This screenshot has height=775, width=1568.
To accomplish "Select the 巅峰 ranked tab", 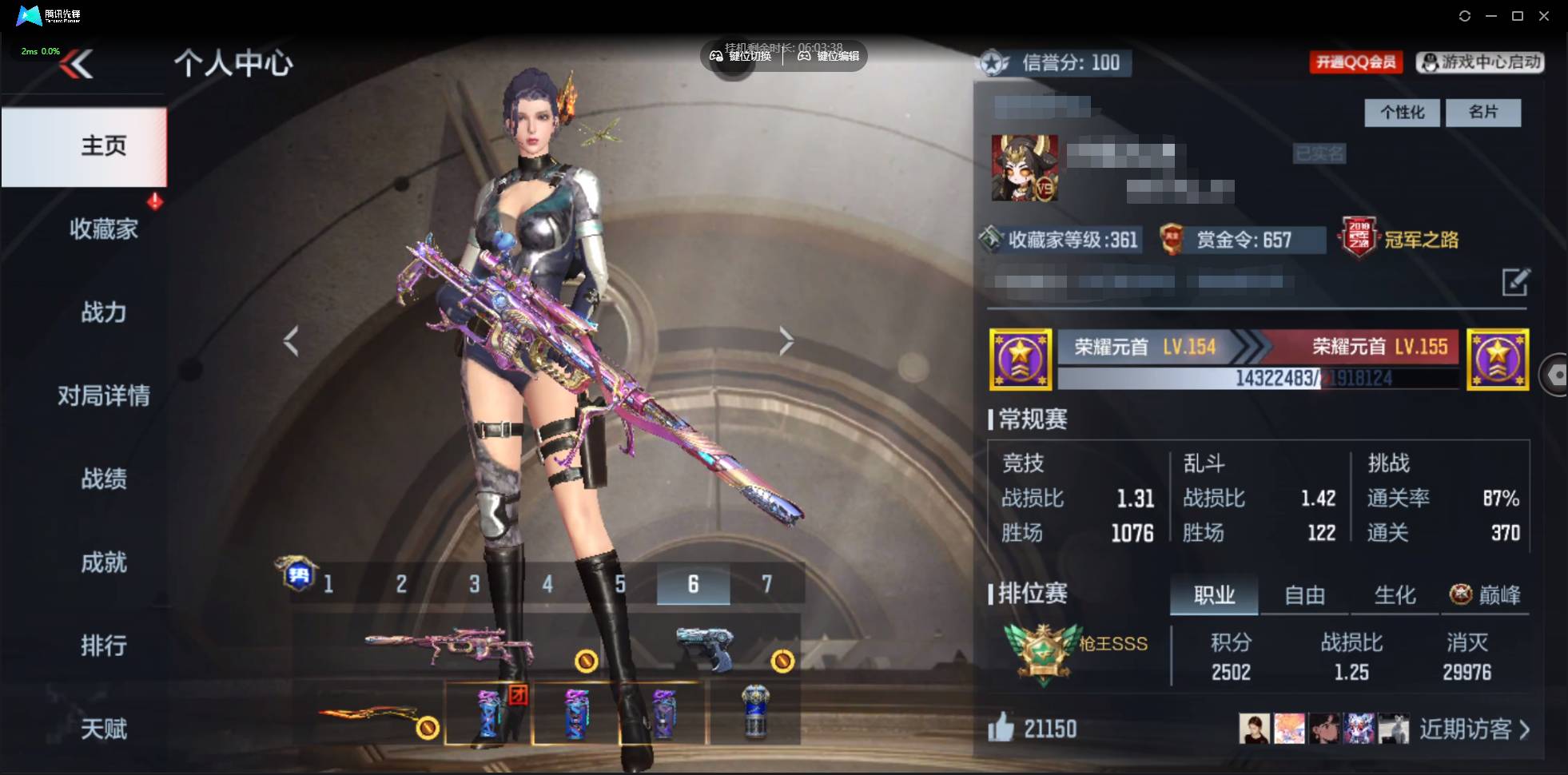I will [1486, 595].
